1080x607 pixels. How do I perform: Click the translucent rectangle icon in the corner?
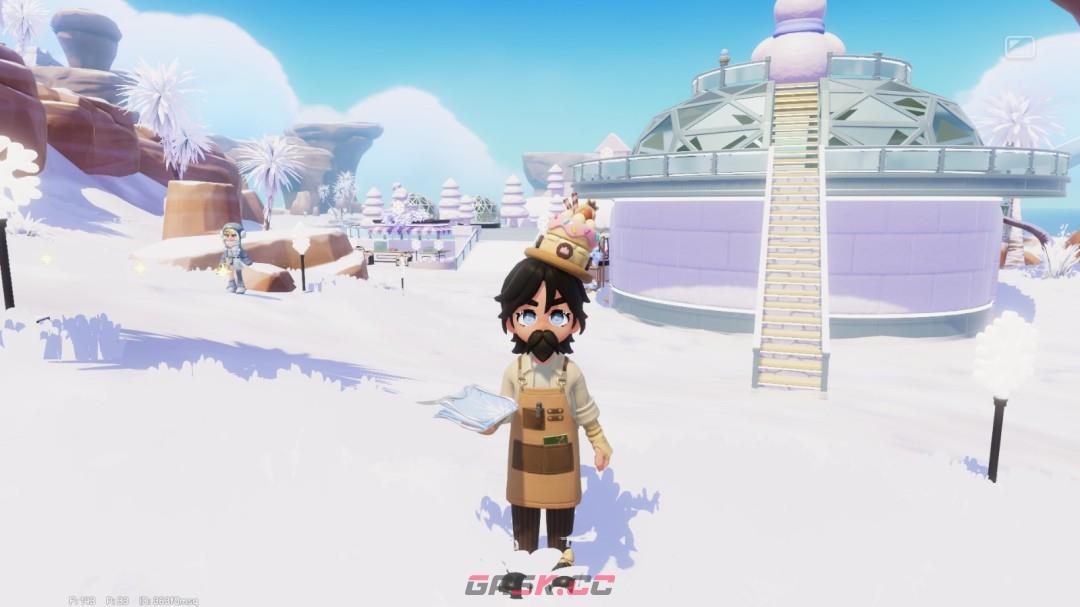coord(1019,47)
